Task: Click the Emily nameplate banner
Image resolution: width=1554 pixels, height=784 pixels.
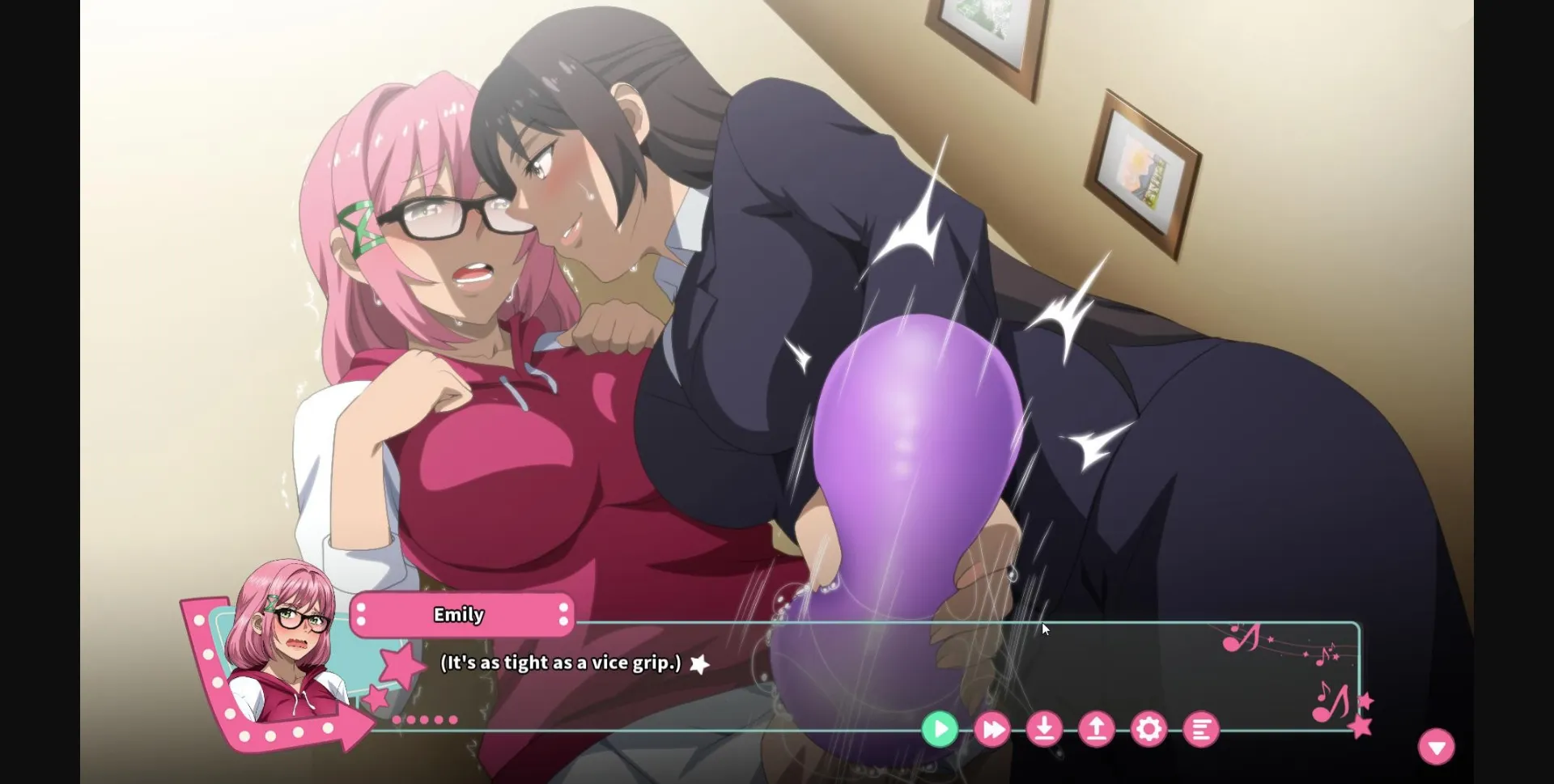Action: pyautogui.click(x=460, y=615)
